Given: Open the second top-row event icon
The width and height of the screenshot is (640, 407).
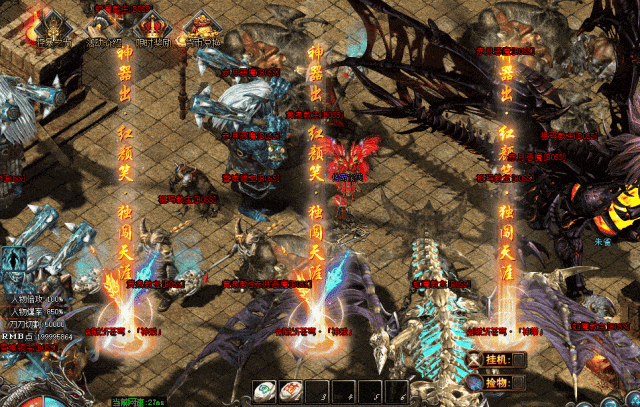Looking at the screenshot, I should click(x=100, y=24).
